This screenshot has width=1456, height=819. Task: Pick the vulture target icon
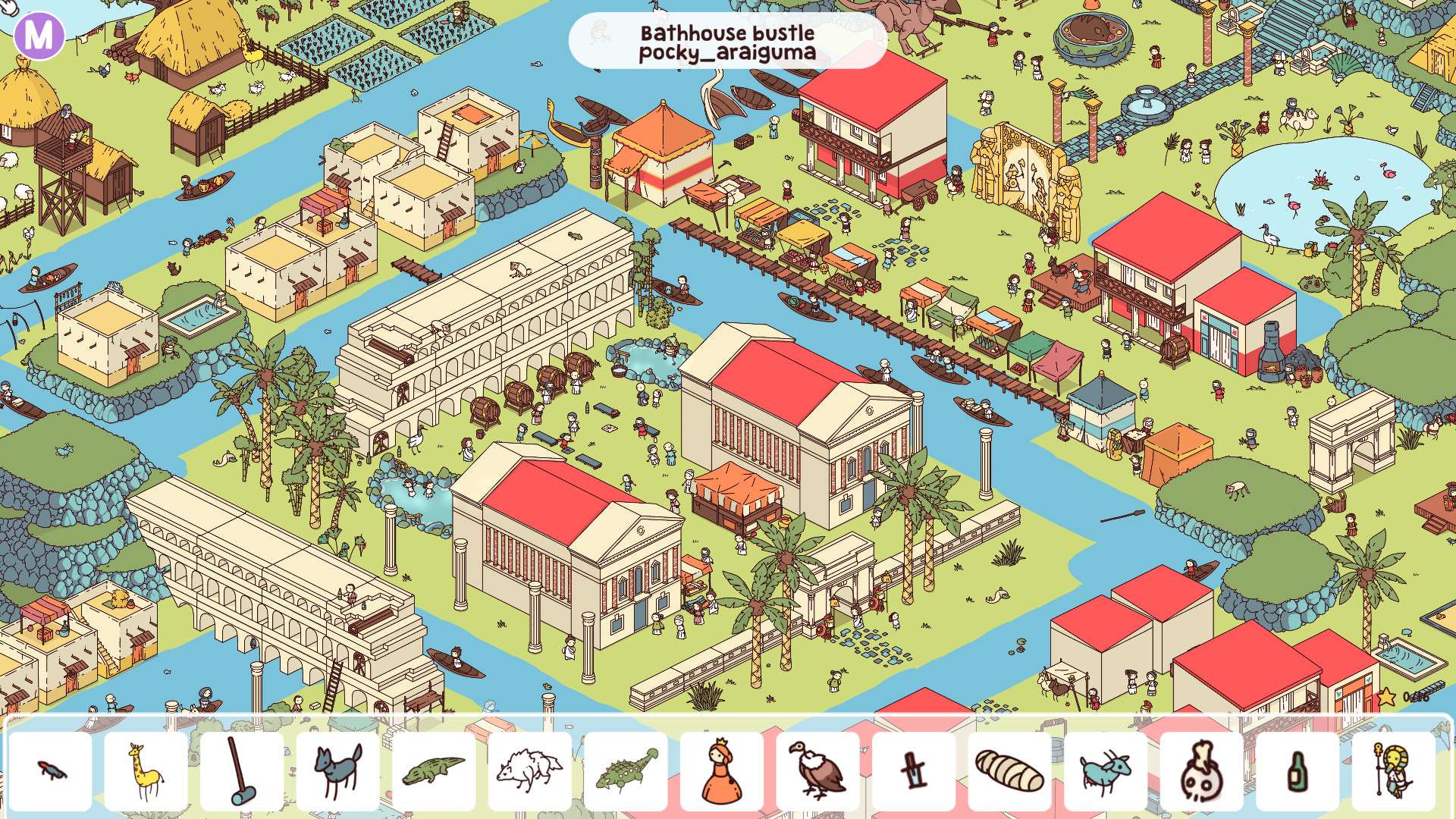(817, 771)
